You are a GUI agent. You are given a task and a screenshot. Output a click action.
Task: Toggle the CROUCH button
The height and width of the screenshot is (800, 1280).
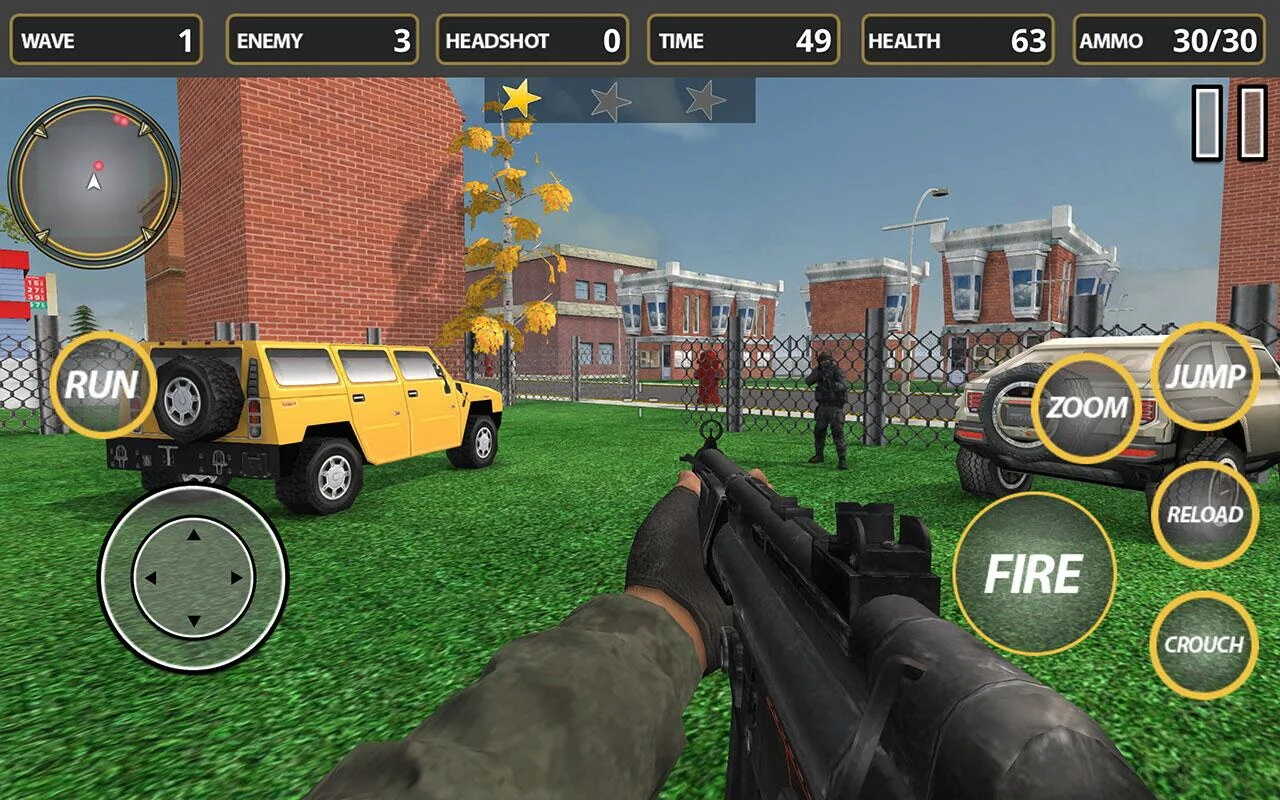click(x=1203, y=645)
